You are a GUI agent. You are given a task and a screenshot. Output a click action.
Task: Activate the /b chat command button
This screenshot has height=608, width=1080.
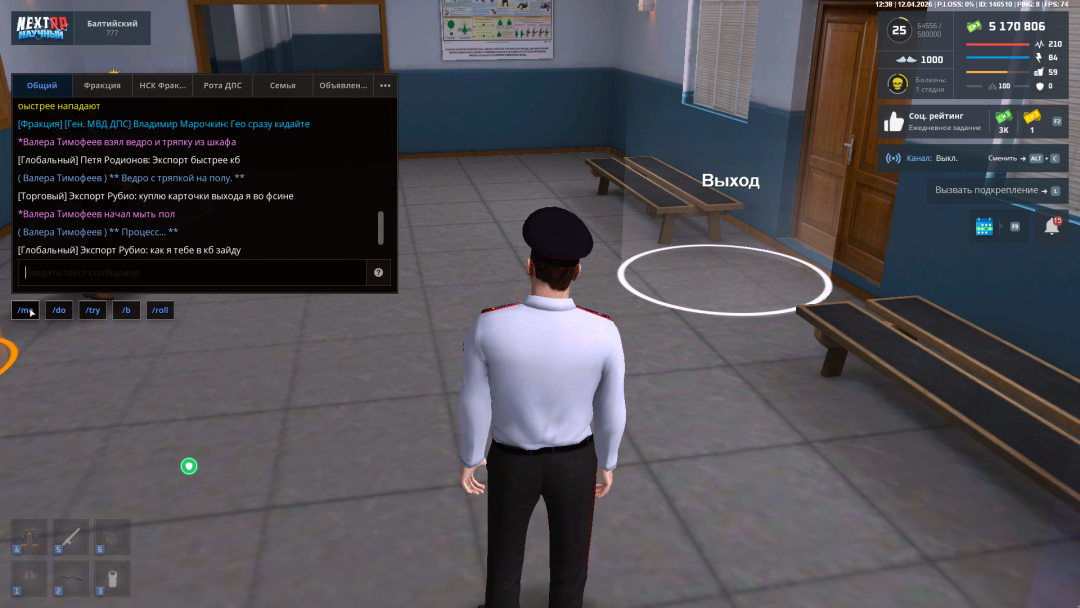[x=126, y=310]
